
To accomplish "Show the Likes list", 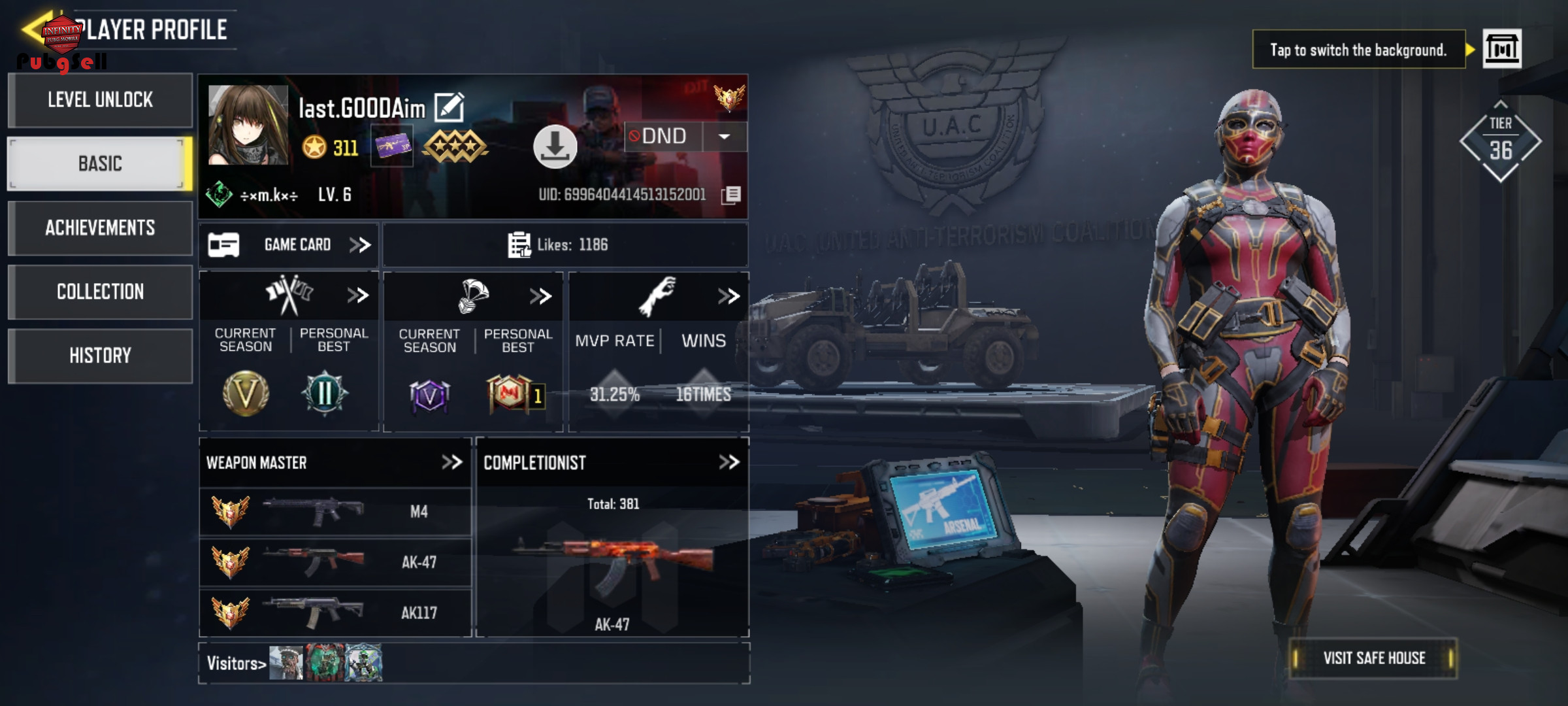I will click(x=559, y=245).
